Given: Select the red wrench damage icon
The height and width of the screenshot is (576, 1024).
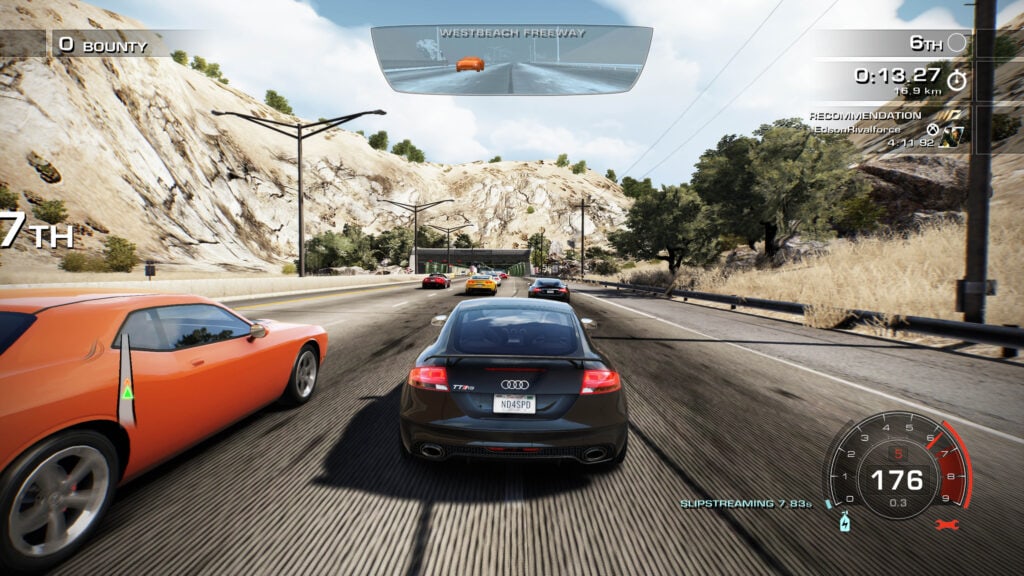Looking at the screenshot, I should [x=947, y=524].
